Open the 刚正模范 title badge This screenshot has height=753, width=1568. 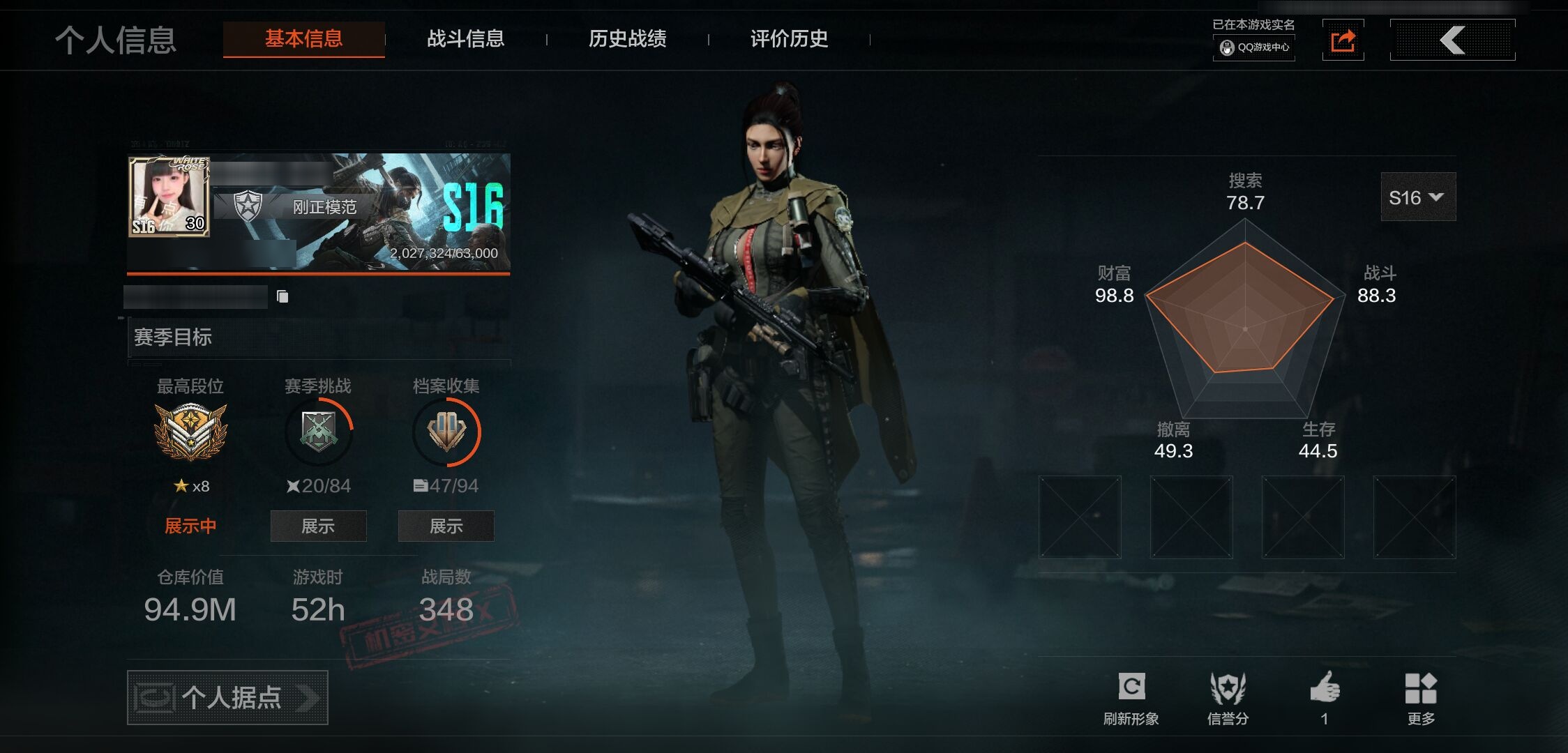pos(324,207)
